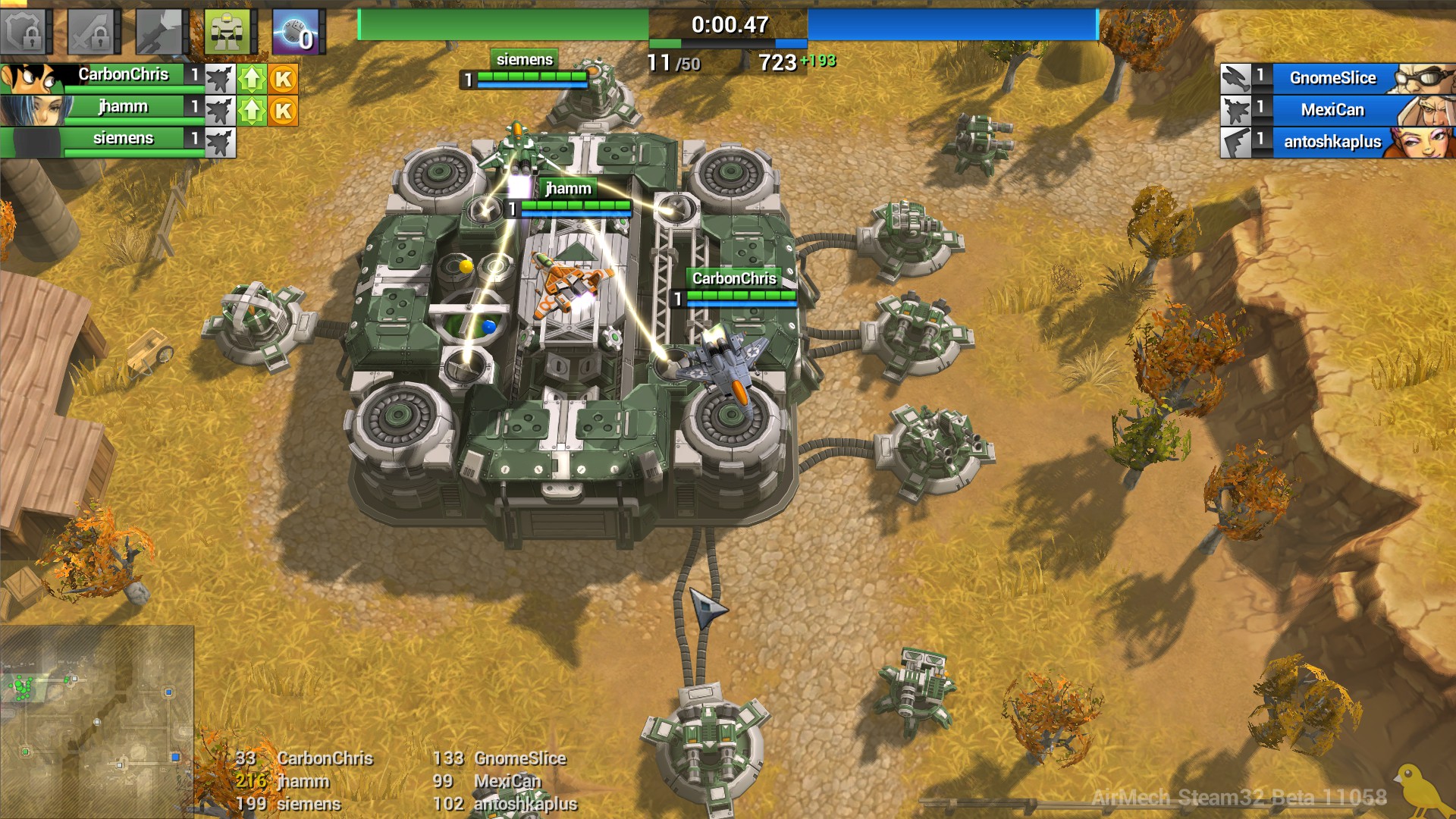This screenshot has height=819, width=1456.
Task: Select enemy player MexiCan's row
Action: pyautogui.click(x=1332, y=110)
